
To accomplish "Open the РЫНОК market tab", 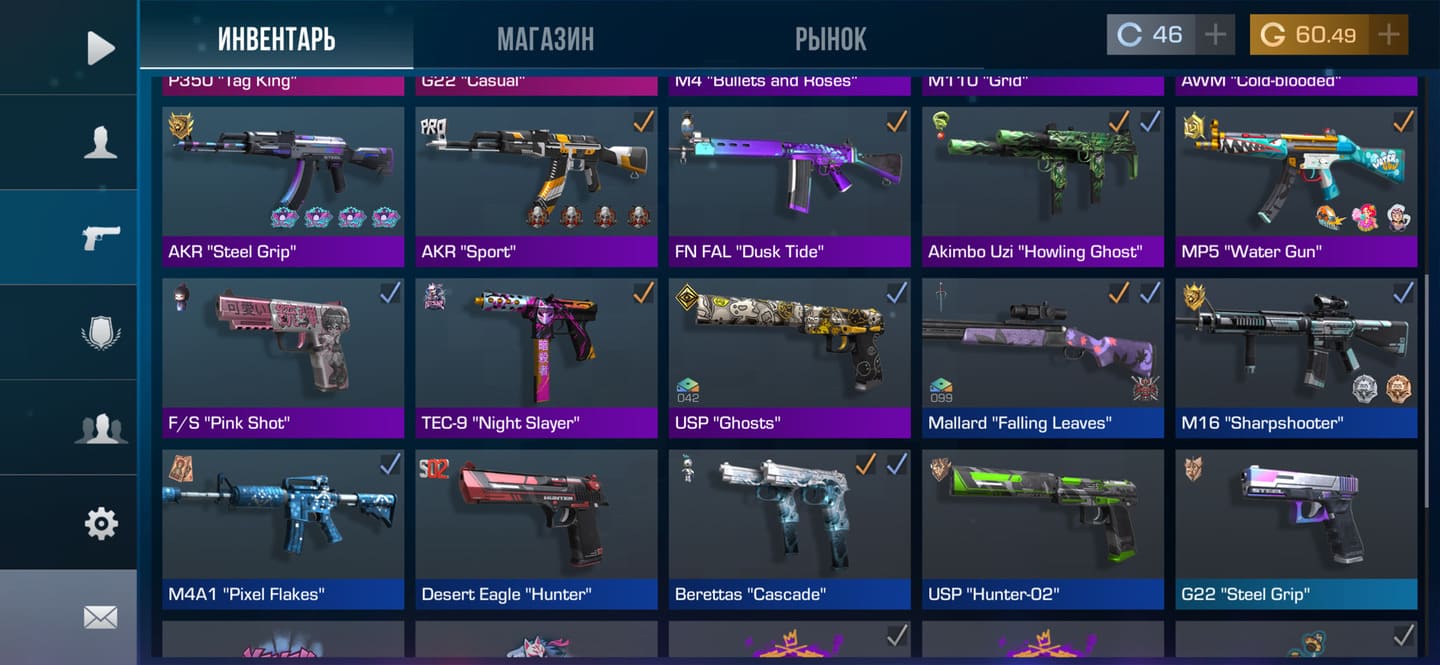I will [x=830, y=39].
